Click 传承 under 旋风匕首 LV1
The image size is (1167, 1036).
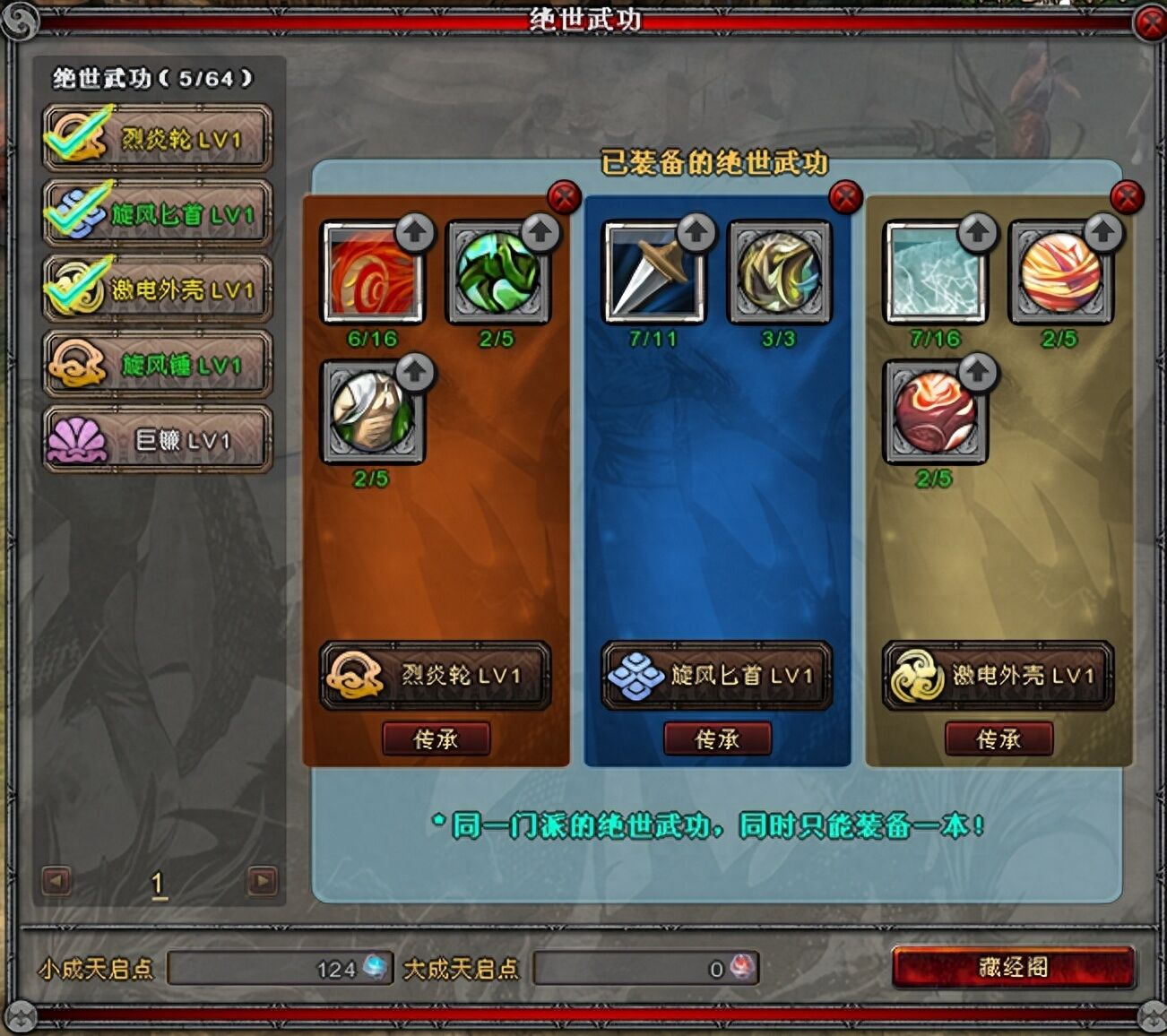coord(717,739)
